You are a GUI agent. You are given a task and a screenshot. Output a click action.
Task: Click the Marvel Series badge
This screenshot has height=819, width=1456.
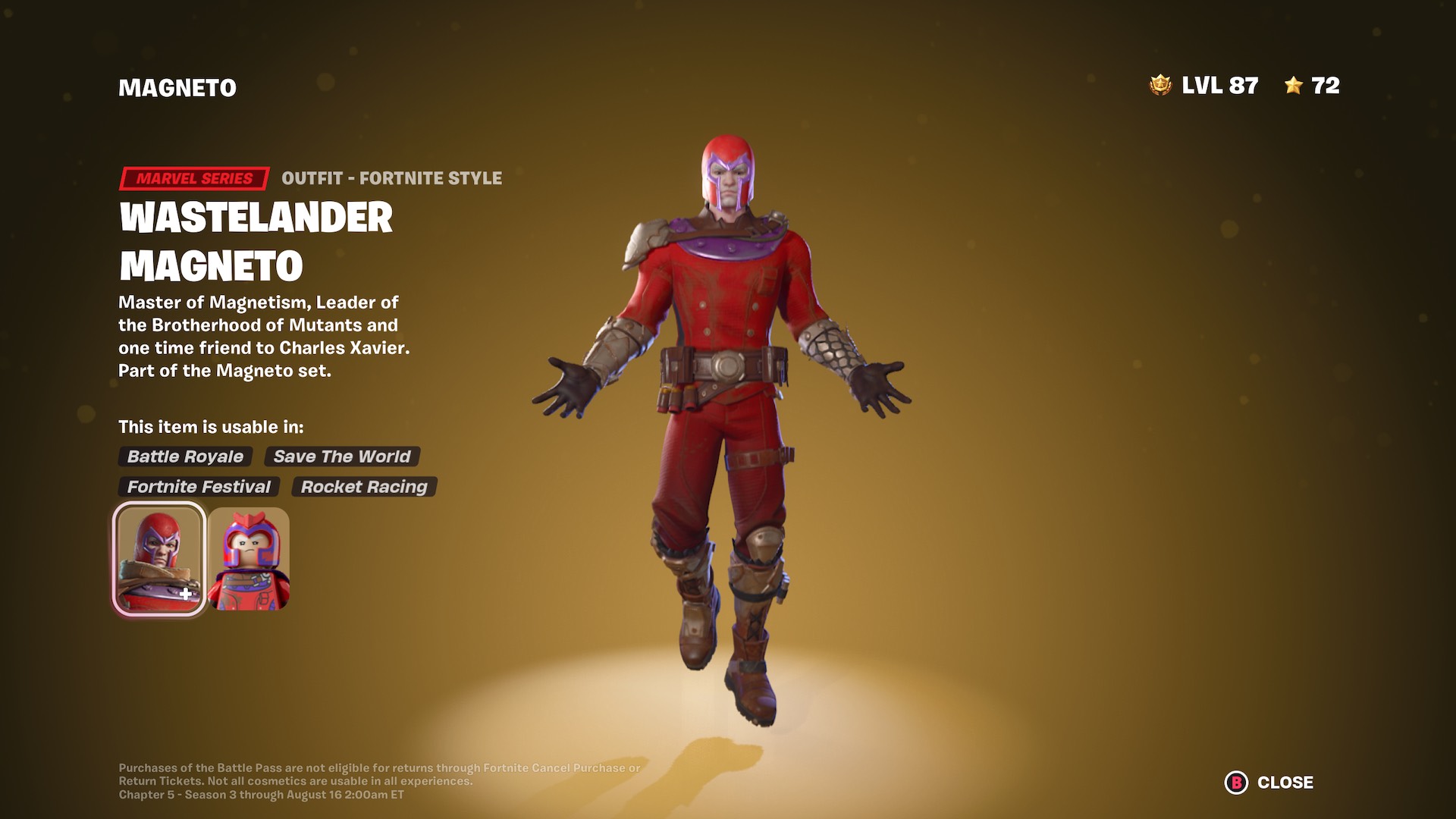(x=193, y=178)
